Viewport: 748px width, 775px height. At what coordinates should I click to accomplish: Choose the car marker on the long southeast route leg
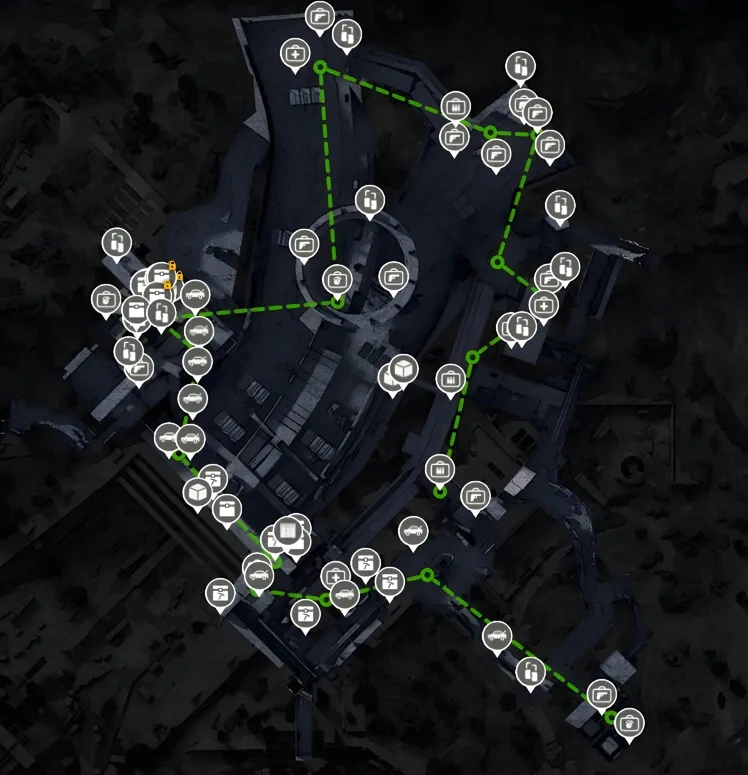coord(497,634)
